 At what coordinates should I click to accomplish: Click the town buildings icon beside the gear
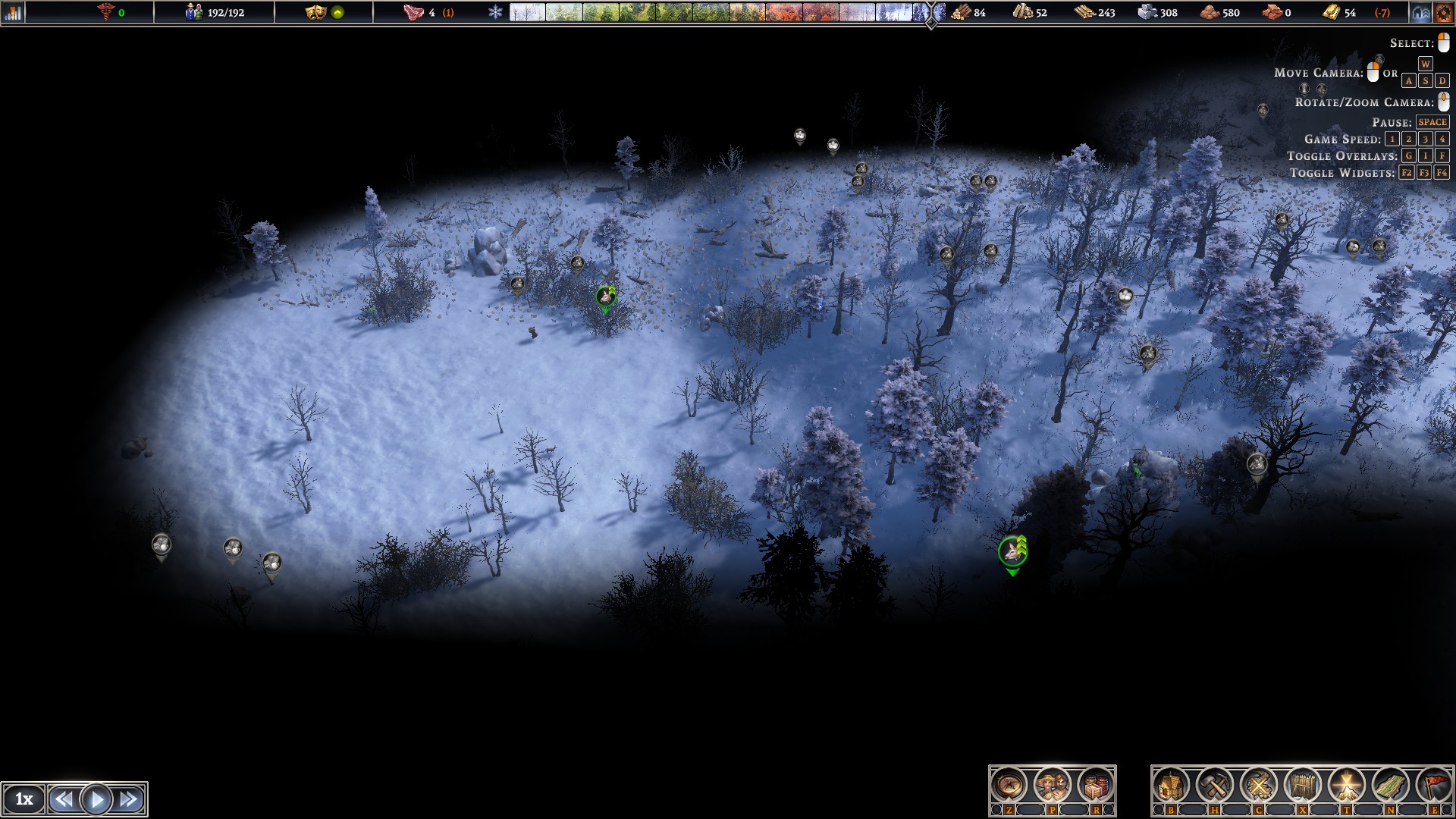point(1420,12)
